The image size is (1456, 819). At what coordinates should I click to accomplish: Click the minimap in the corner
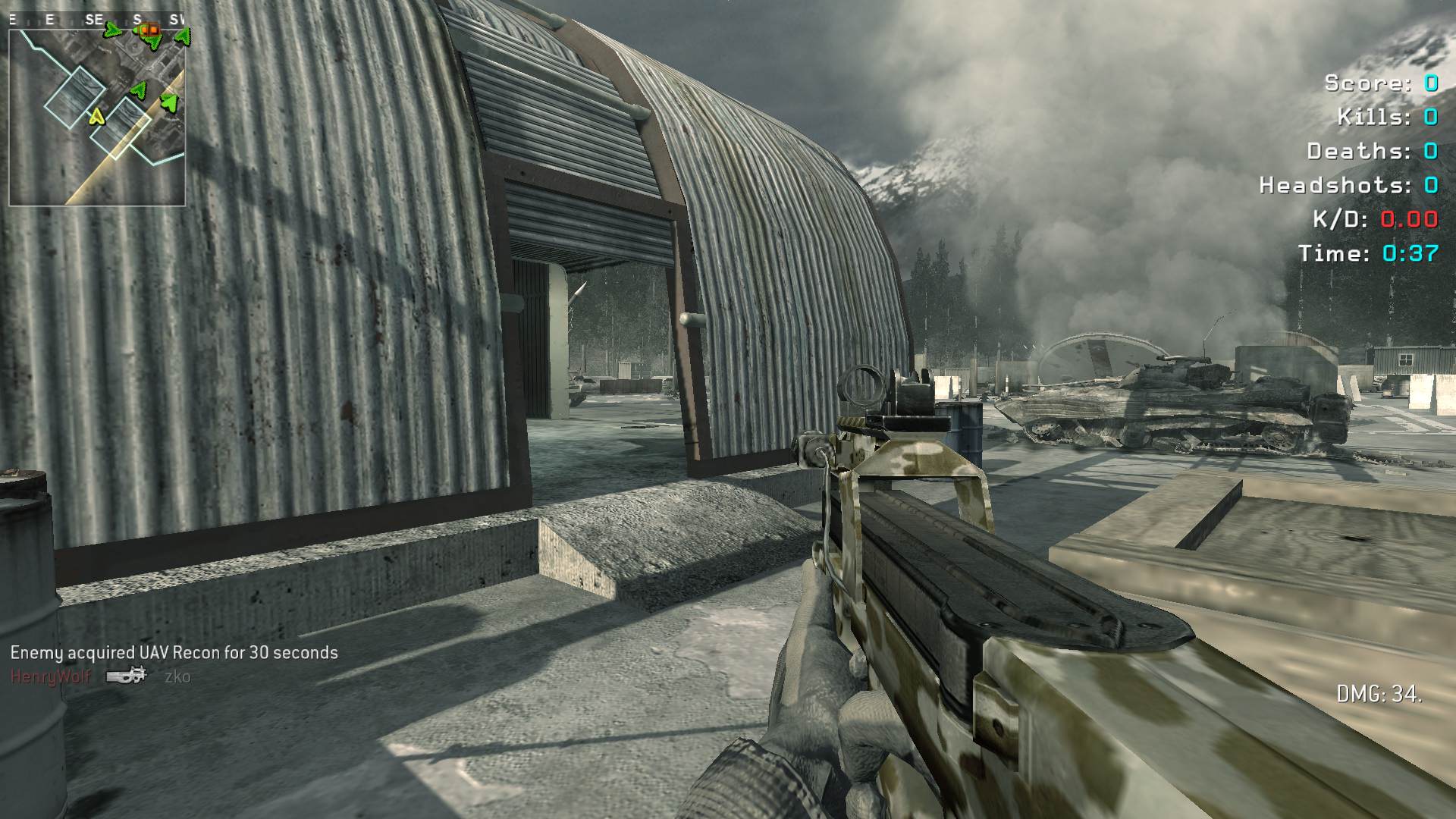click(97, 116)
